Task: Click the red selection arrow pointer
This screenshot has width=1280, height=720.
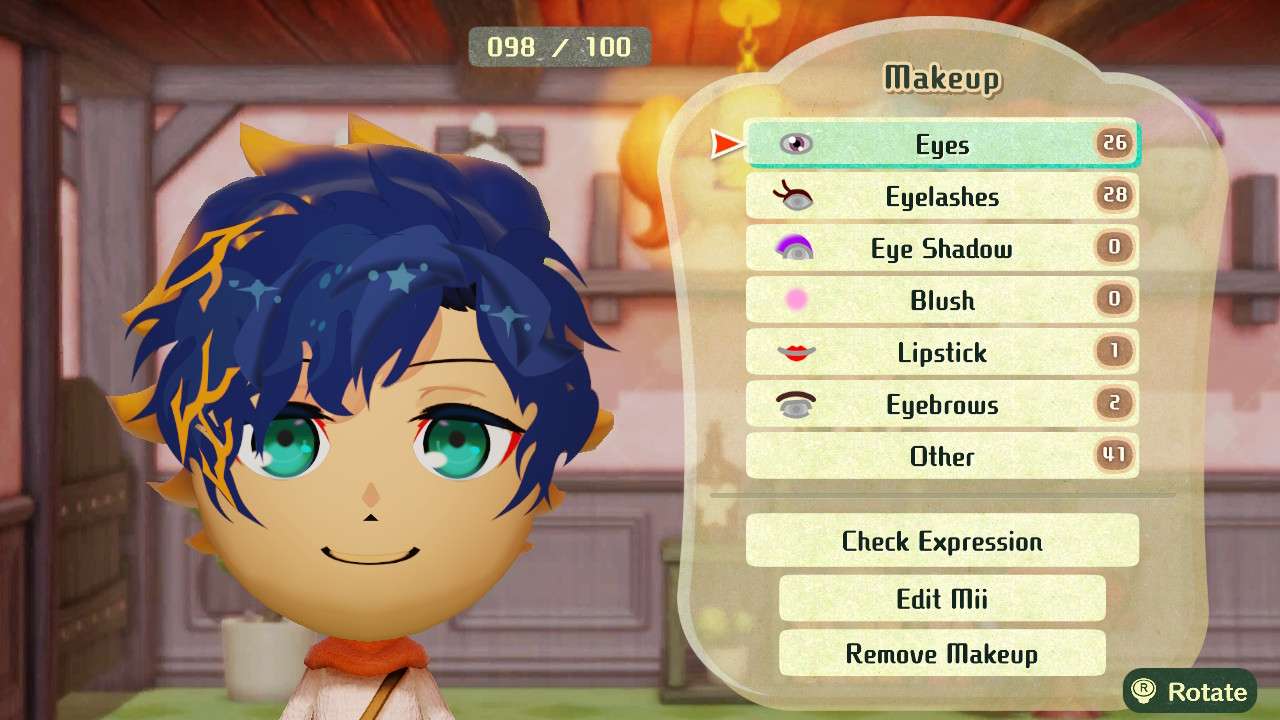Action: (x=723, y=144)
